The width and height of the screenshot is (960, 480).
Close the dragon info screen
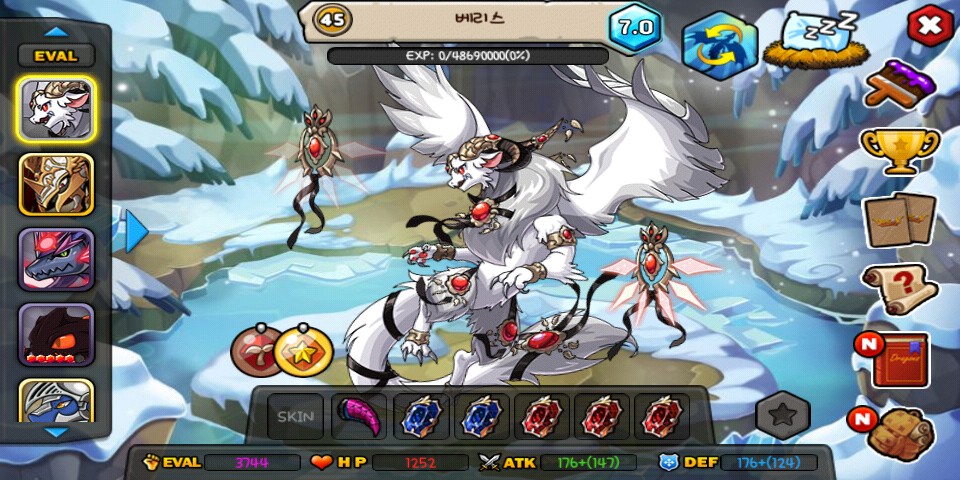(929, 26)
